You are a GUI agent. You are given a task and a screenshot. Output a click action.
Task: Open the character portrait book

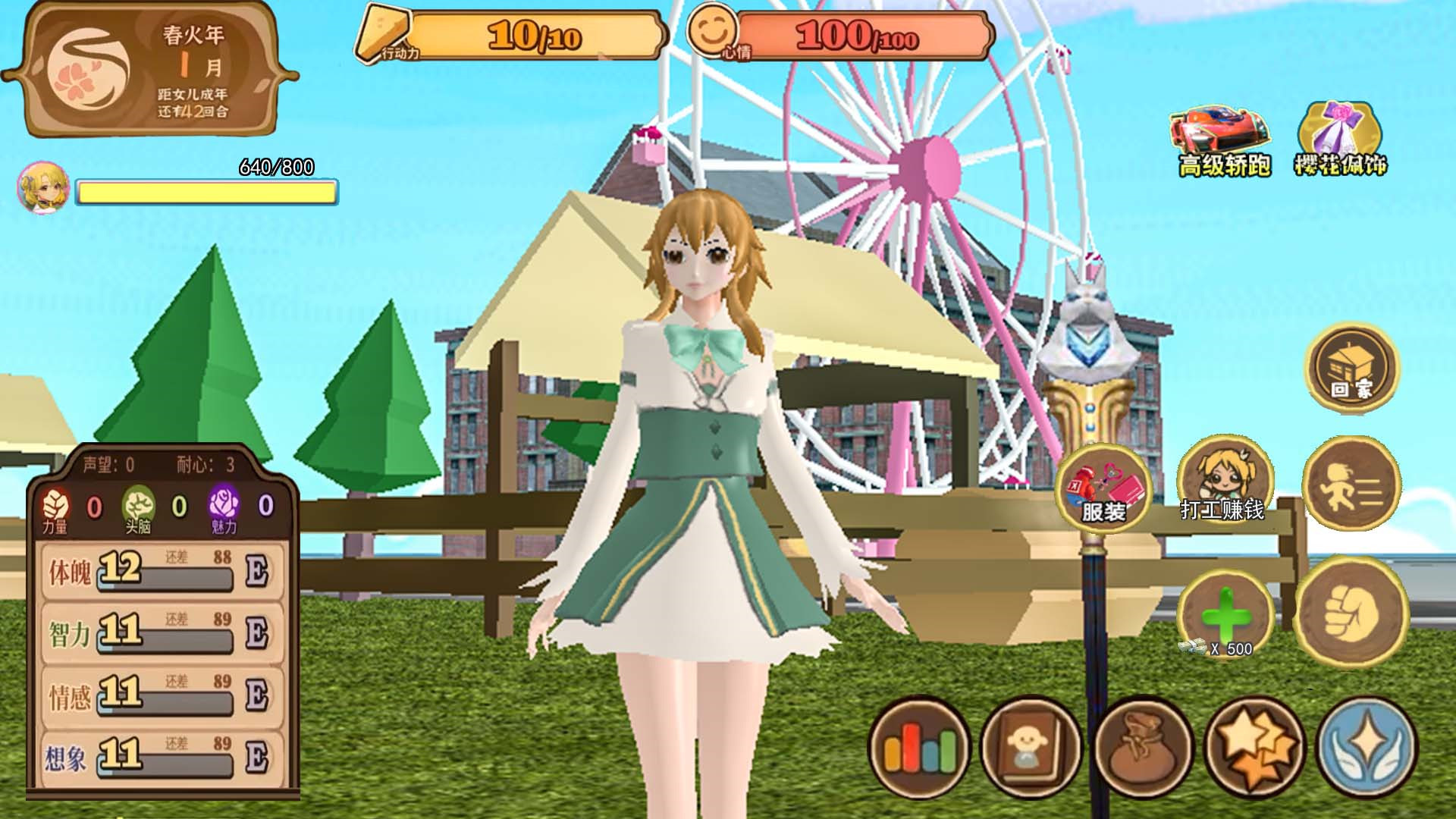pyautogui.click(x=1031, y=748)
